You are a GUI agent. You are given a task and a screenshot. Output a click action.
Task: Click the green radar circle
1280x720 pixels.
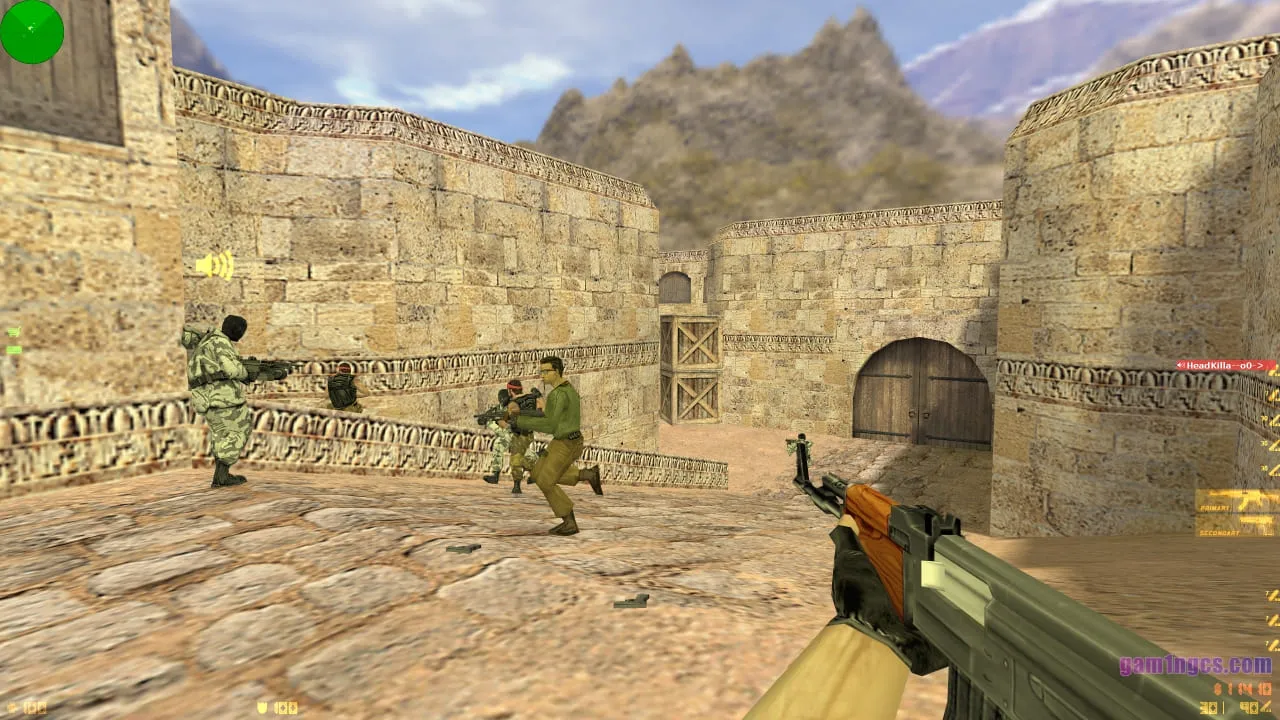point(34,32)
